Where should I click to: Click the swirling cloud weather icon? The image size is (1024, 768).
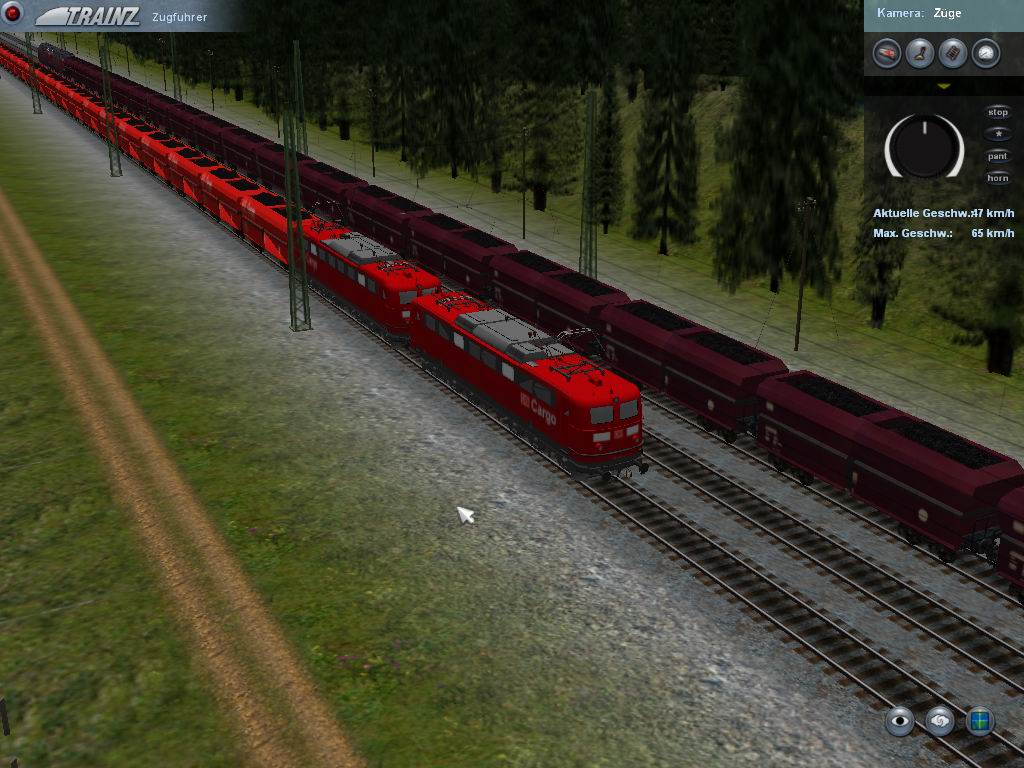[x=940, y=720]
